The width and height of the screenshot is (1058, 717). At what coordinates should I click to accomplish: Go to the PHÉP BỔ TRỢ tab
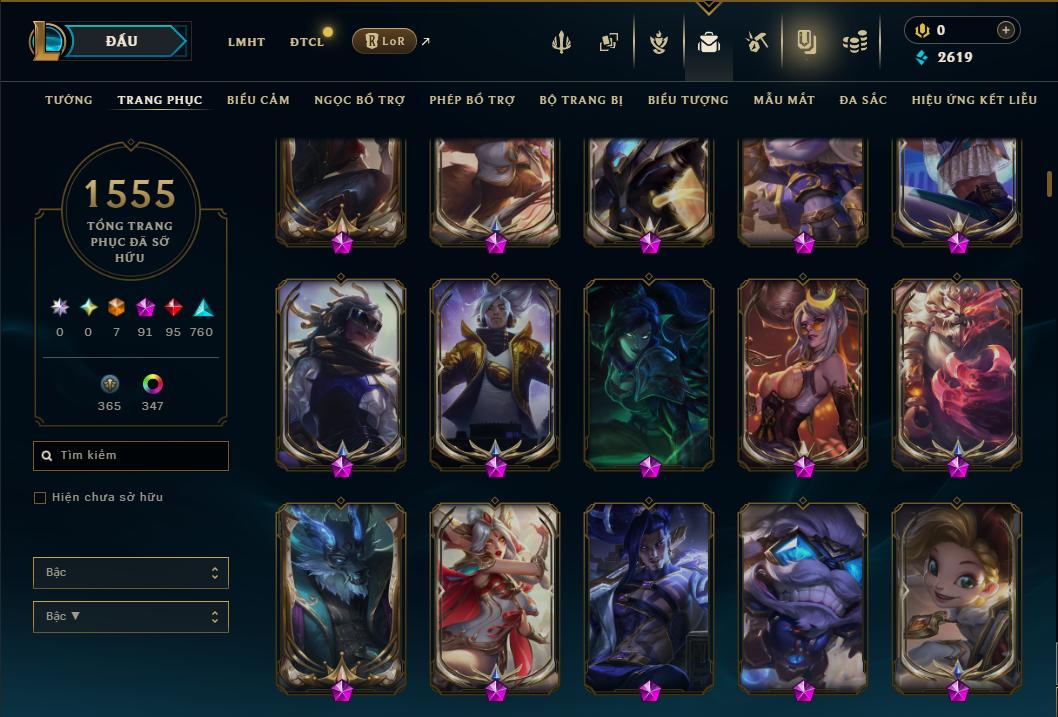(x=472, y=100)
